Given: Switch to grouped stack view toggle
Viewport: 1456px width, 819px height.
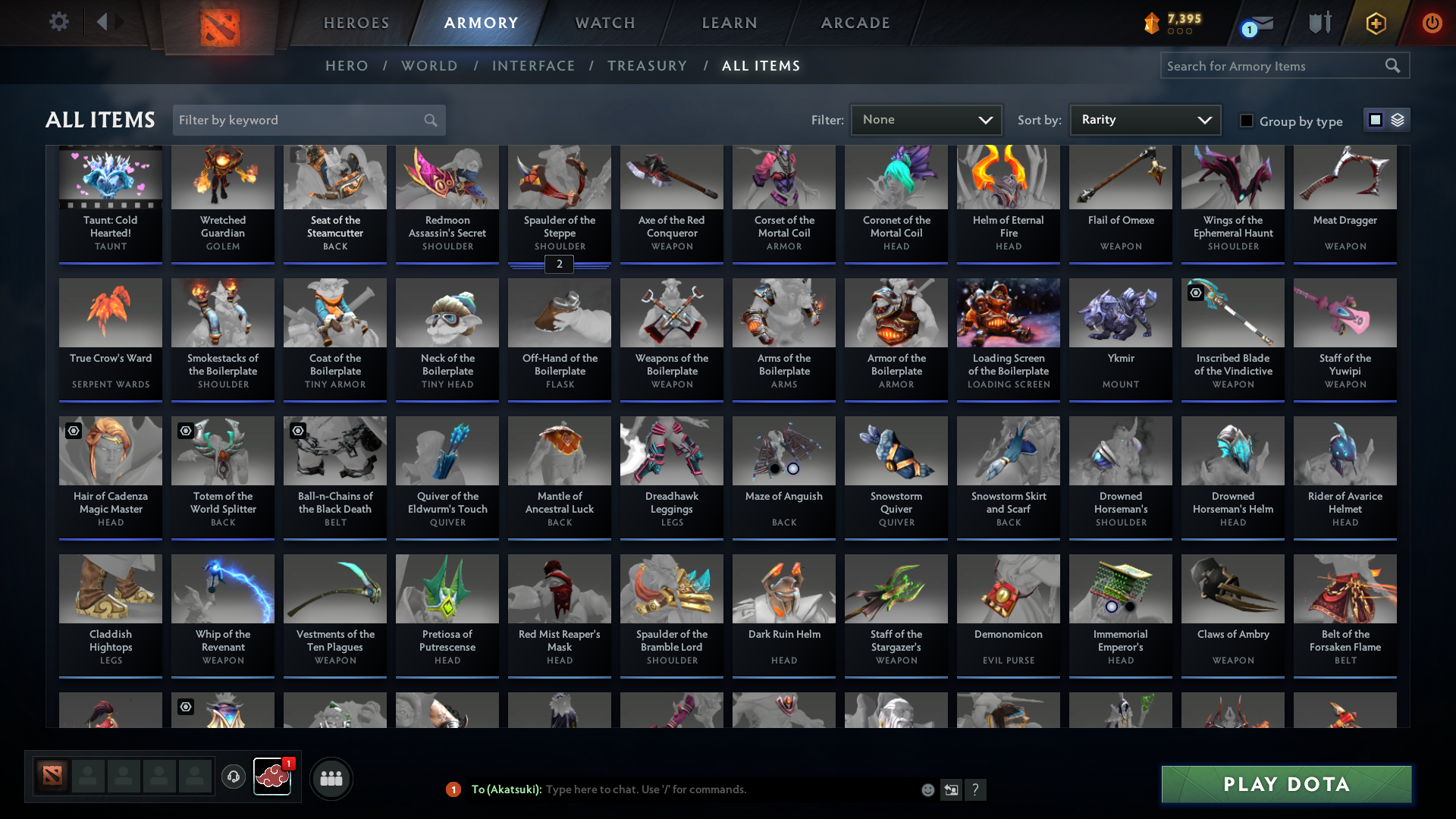Looking at the screenshot, I should [1398, 120].
